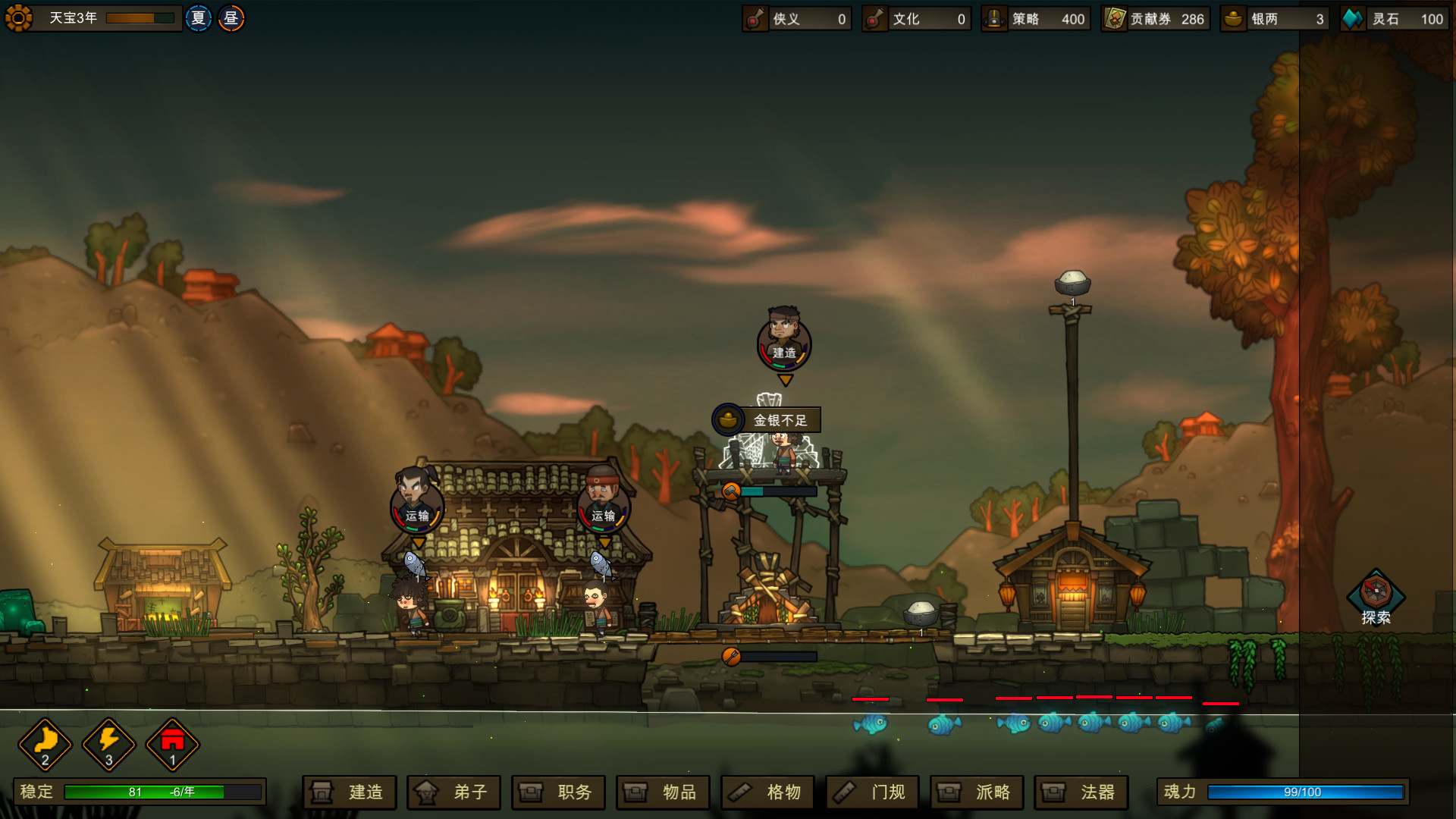Open the 建造 build menu
Screen dimensions: 1456x819
point(349,792)
